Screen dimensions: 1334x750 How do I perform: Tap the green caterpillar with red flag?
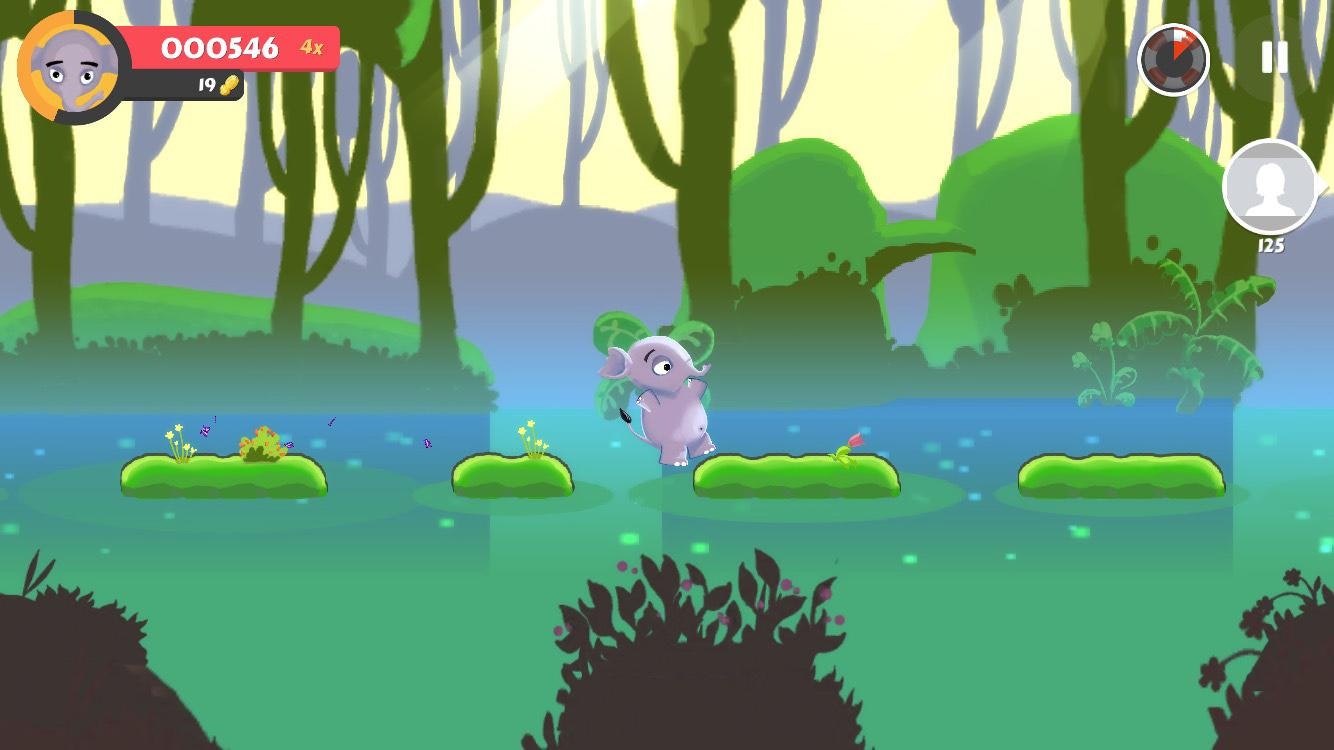tap(847, 450)
